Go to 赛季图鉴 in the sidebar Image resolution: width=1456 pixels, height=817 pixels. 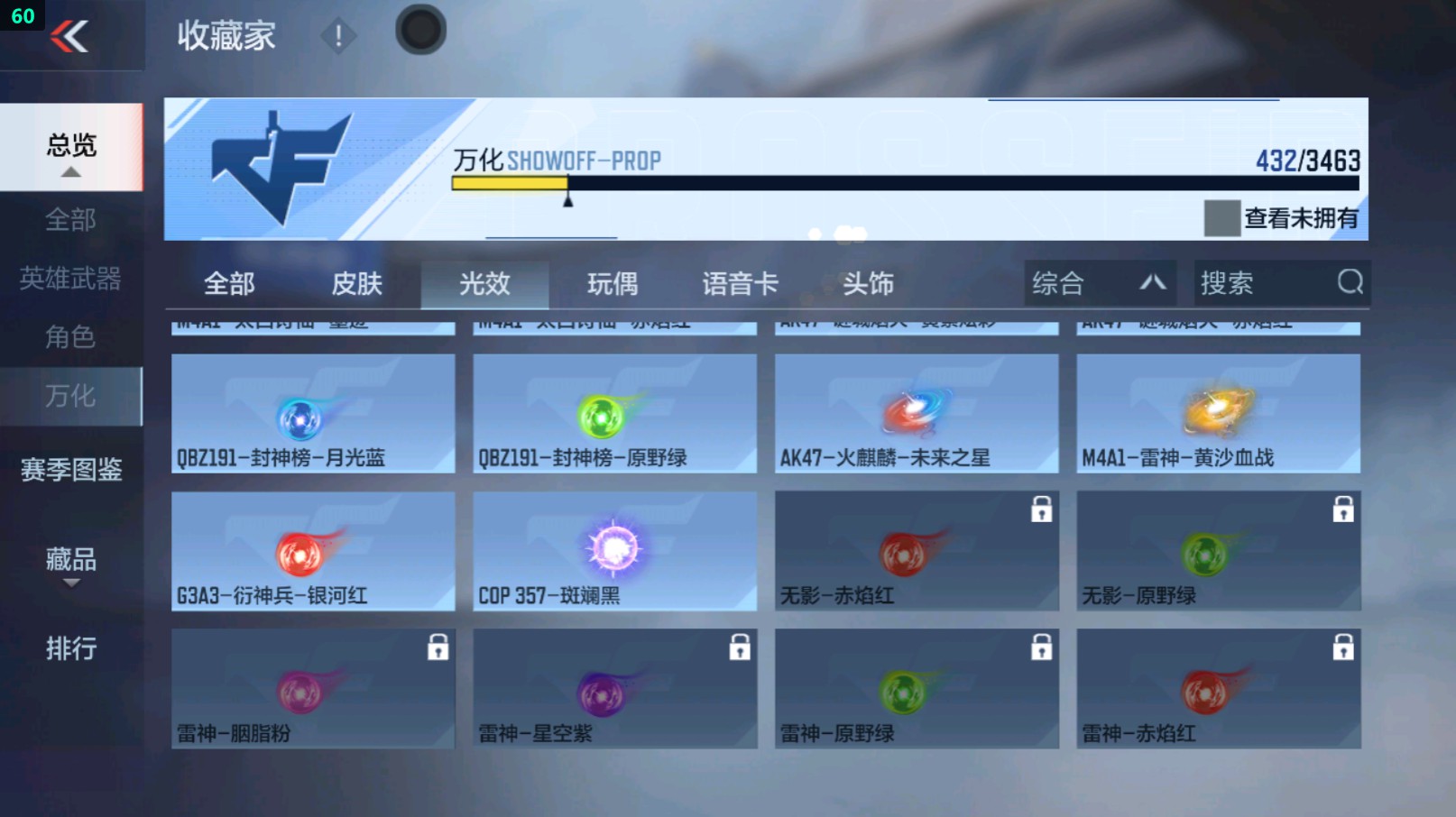(70, 468)
